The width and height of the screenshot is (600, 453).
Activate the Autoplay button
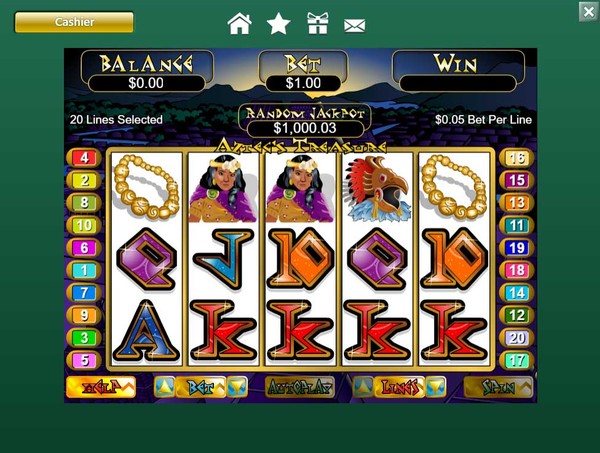click(x=300, y=388)
